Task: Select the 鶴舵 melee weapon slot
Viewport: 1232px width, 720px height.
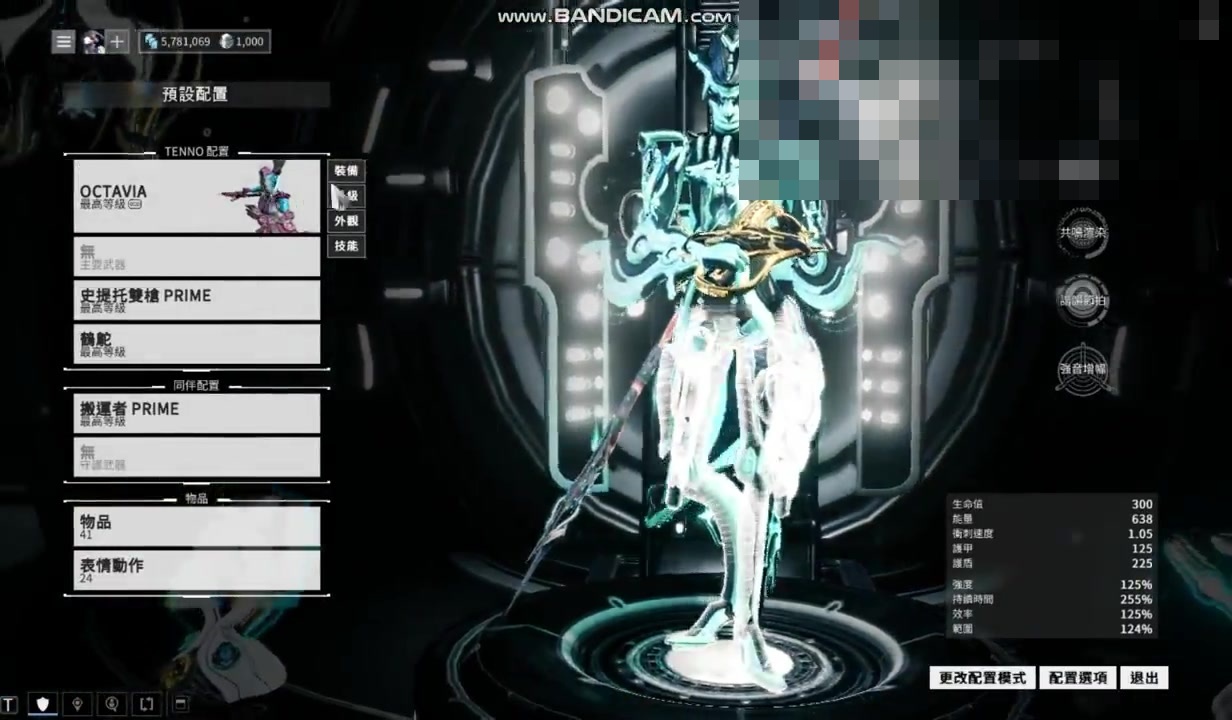Action: 196,344
